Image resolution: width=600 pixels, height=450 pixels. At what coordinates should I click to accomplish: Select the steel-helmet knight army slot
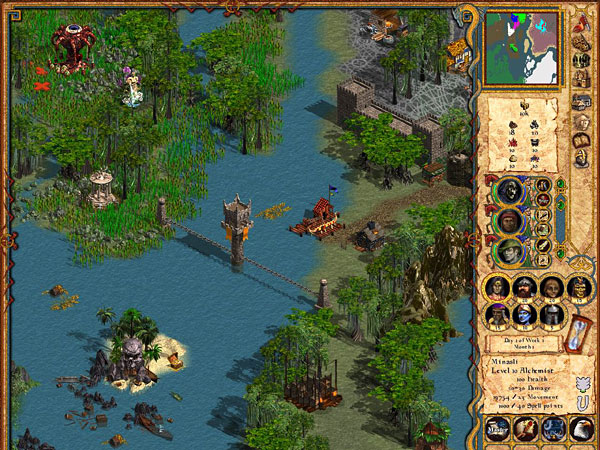coord(551,315)
